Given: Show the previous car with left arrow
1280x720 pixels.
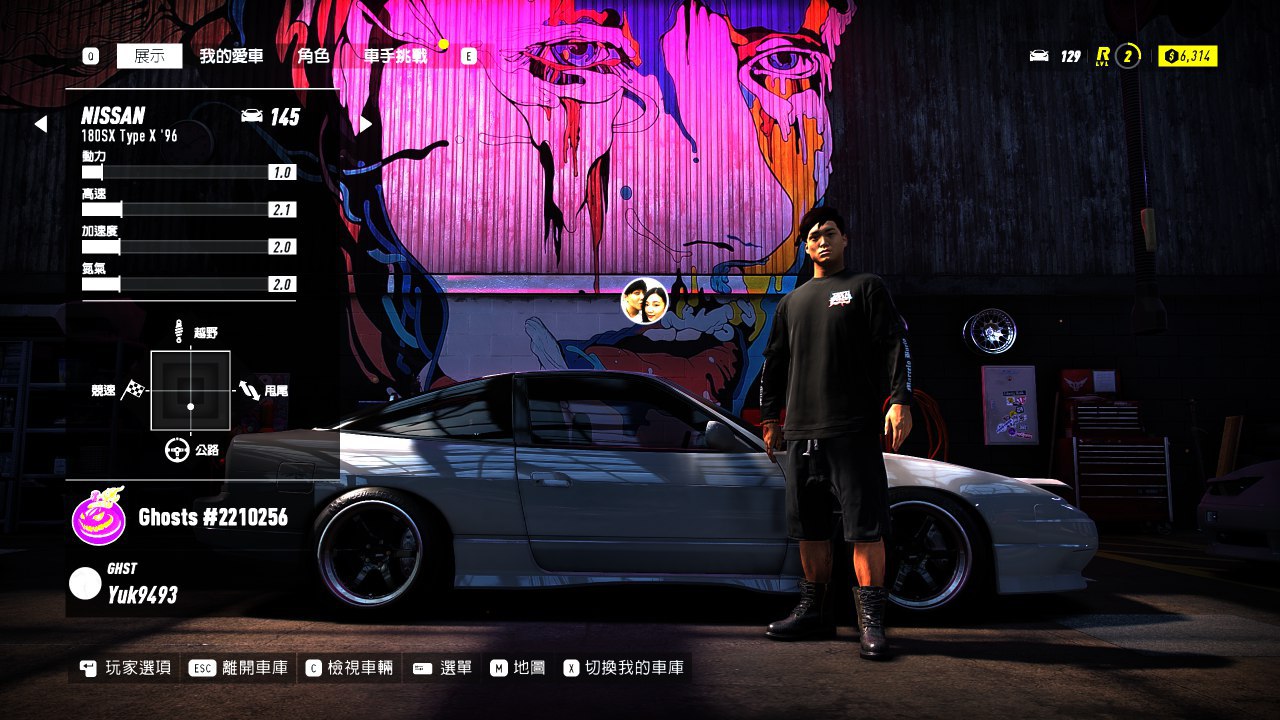Looking at the screenshot, I should pos(40,124).
